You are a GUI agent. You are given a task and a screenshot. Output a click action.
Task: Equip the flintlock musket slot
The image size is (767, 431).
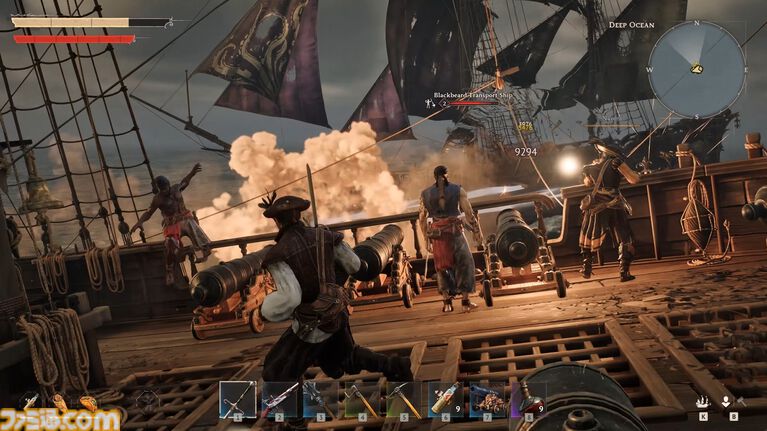pos(280,399)
